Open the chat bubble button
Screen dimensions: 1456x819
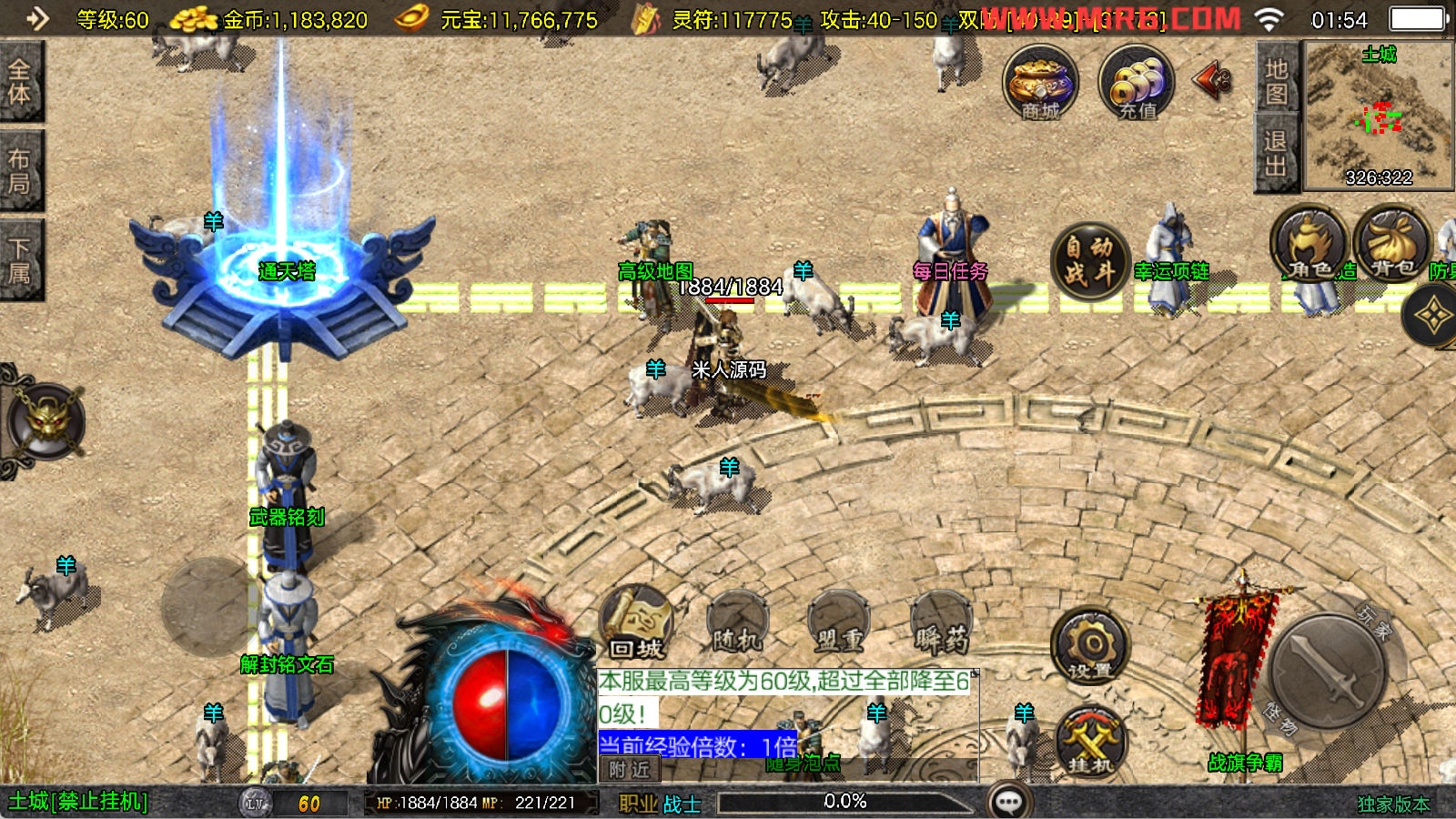[1008, 802]
